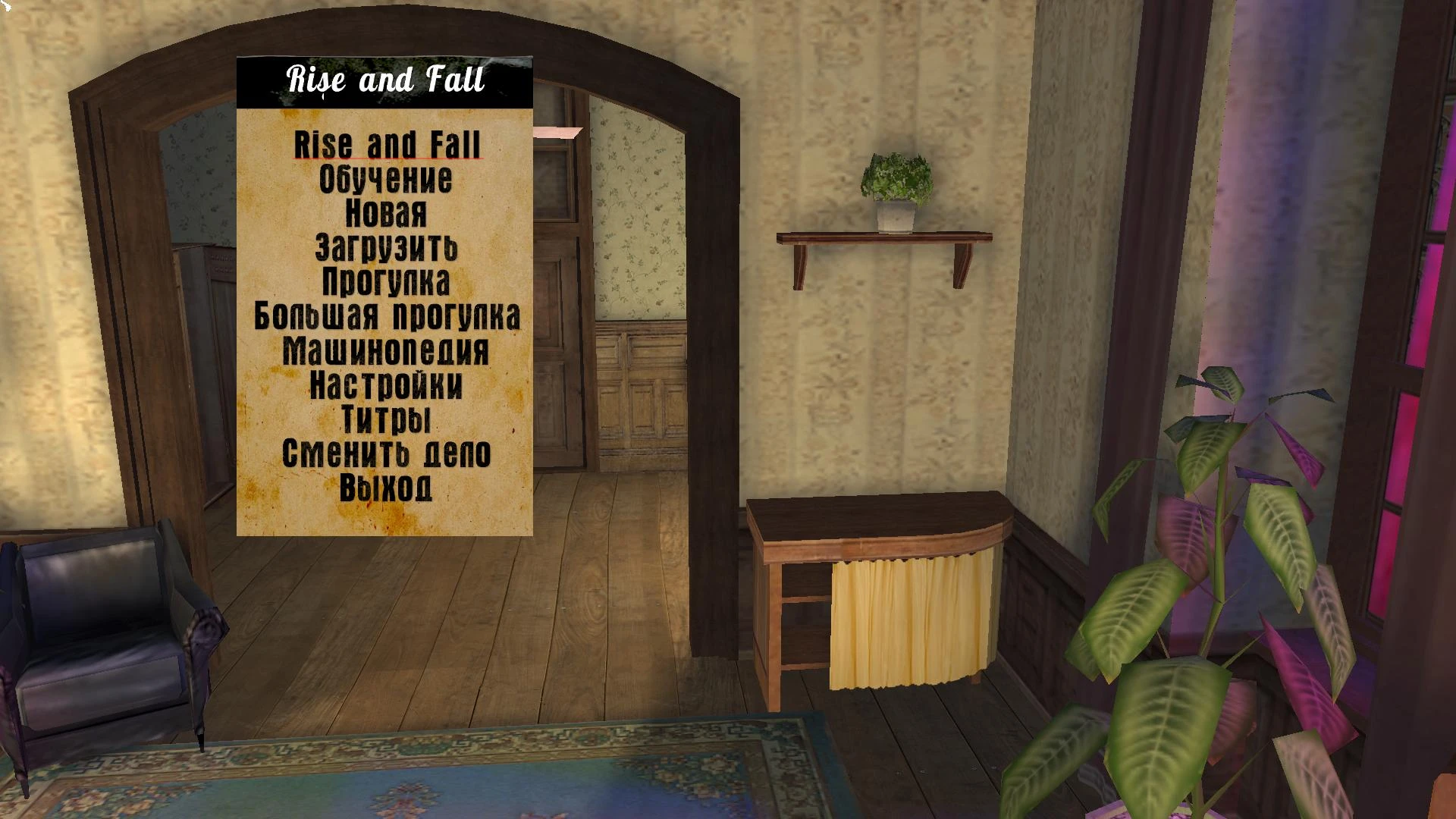The width and height of the screenshot is (1456, 819).
Task: Click the underlined "Rise and Fall" header entry
Action: 388,143
